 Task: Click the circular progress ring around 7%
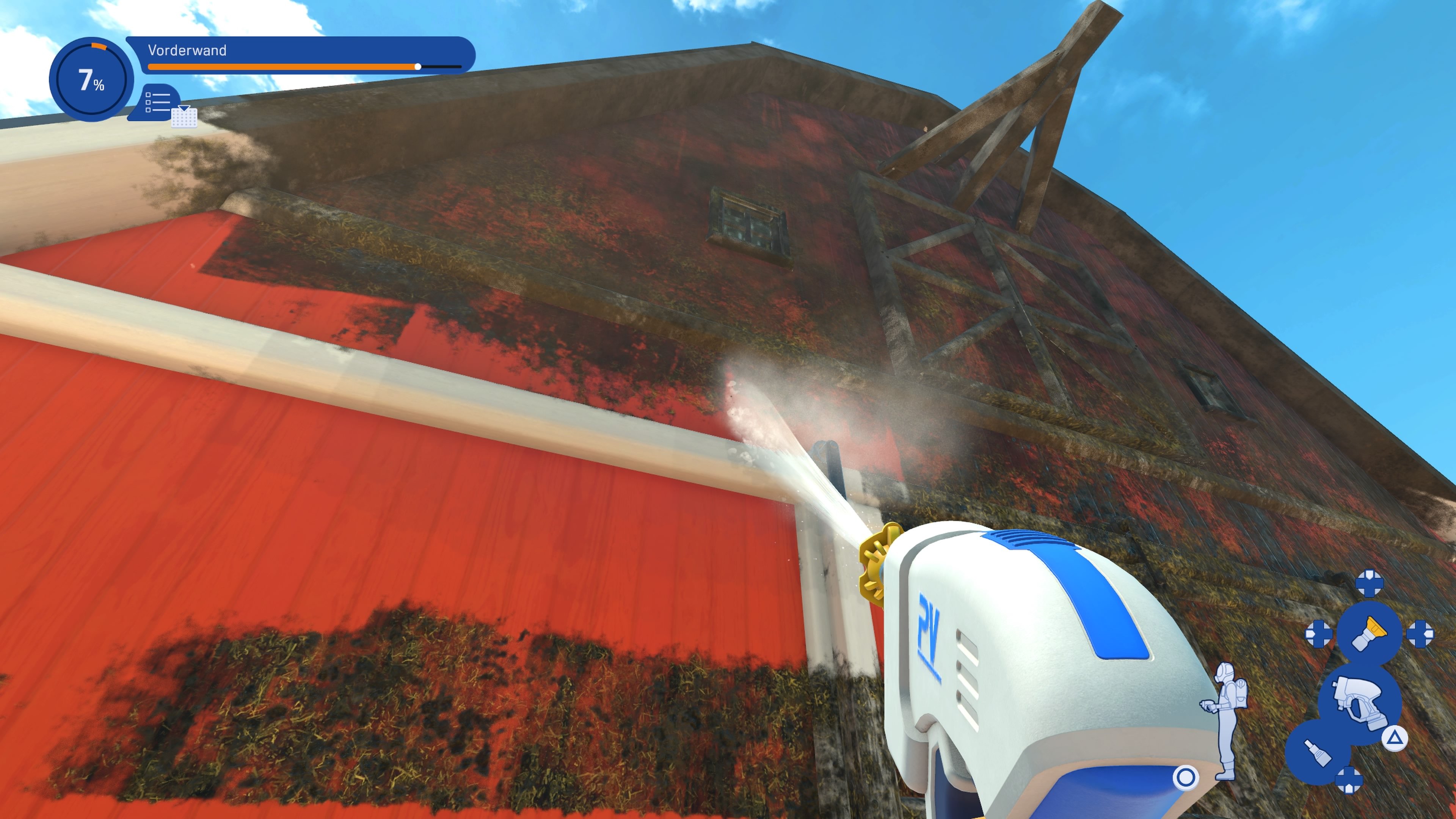click(98, 46)
